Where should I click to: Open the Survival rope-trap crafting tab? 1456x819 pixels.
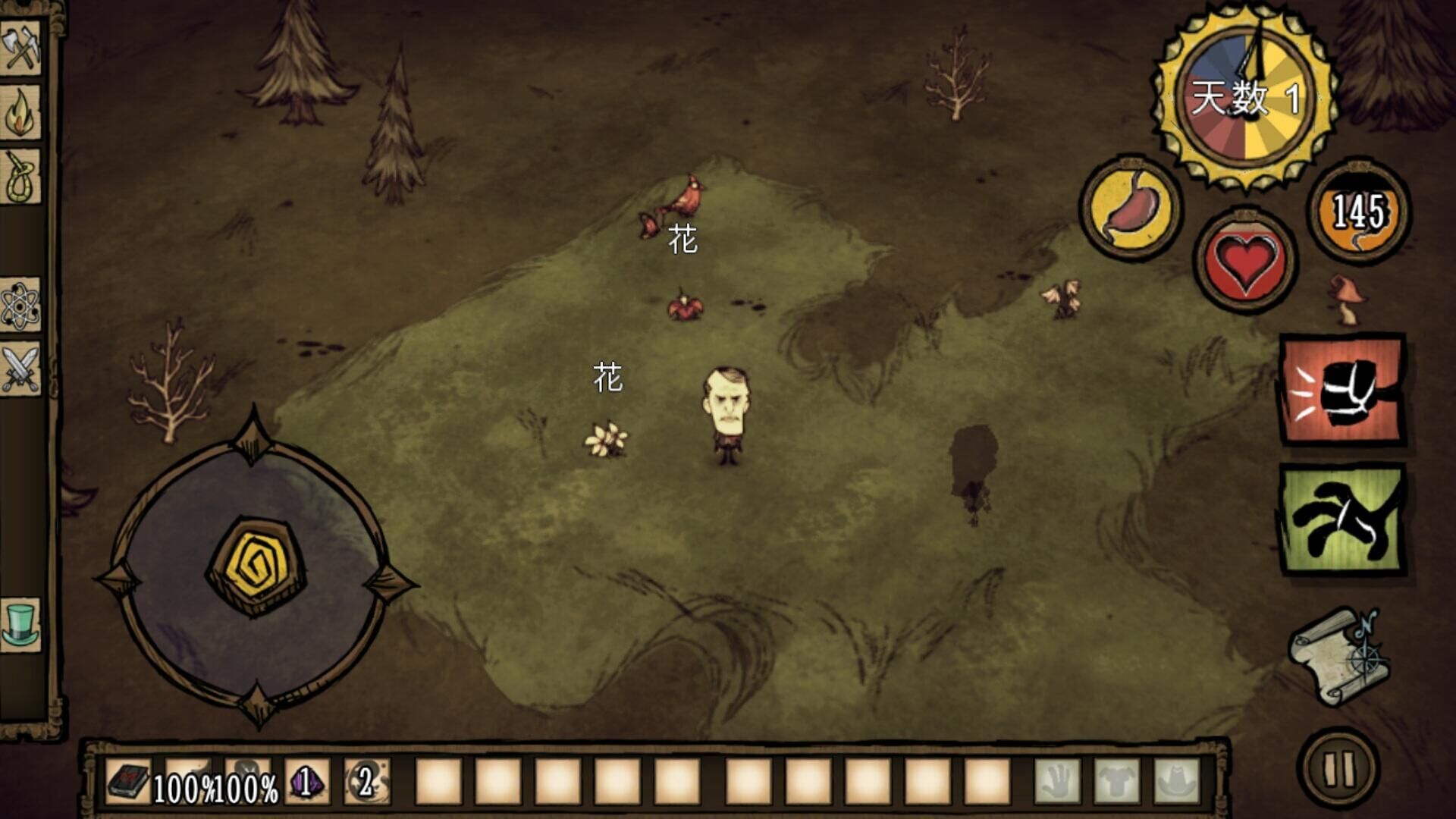20,177
